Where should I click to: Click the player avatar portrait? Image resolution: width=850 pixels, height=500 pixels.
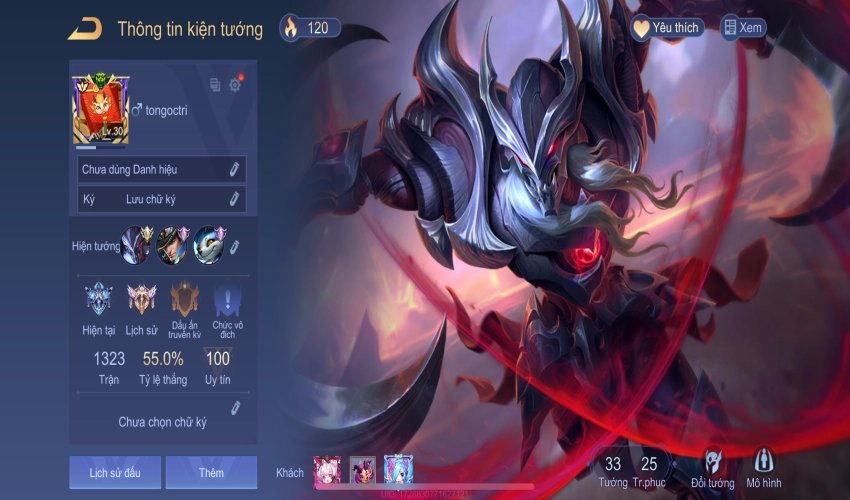[99, 110]
